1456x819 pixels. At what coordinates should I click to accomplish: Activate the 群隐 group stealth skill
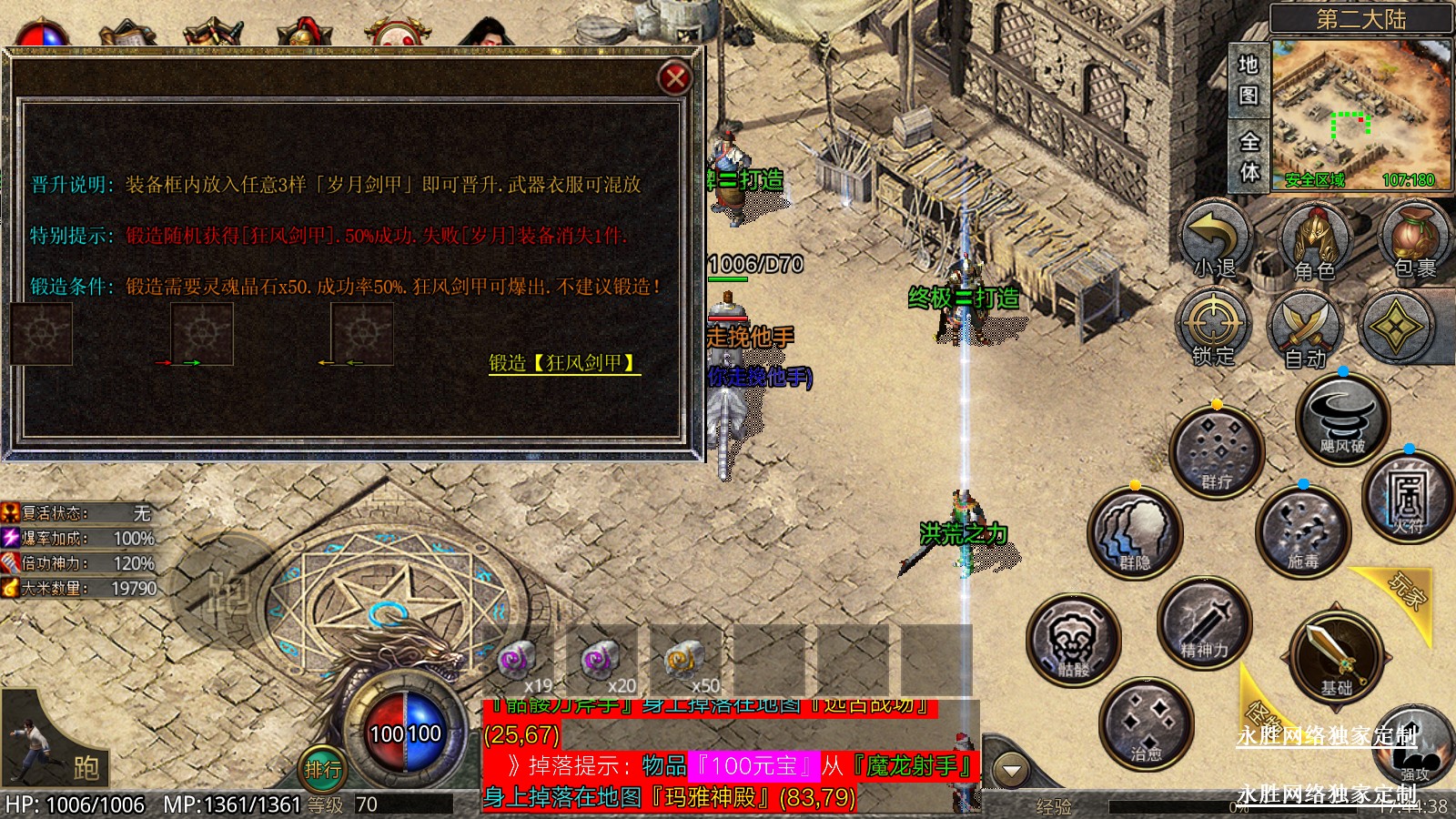pos(1134,532)
